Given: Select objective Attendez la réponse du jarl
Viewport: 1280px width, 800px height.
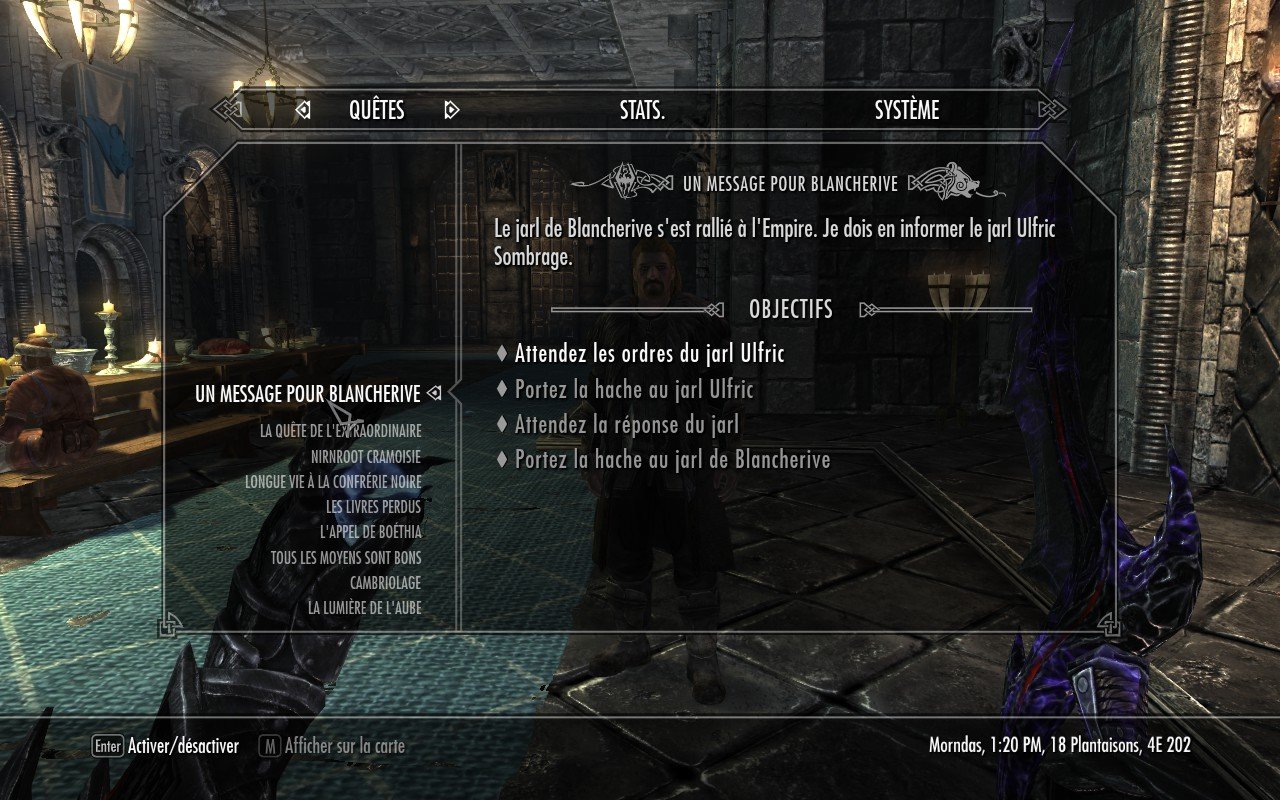Looking at the screenshot, I should (626, 425).
